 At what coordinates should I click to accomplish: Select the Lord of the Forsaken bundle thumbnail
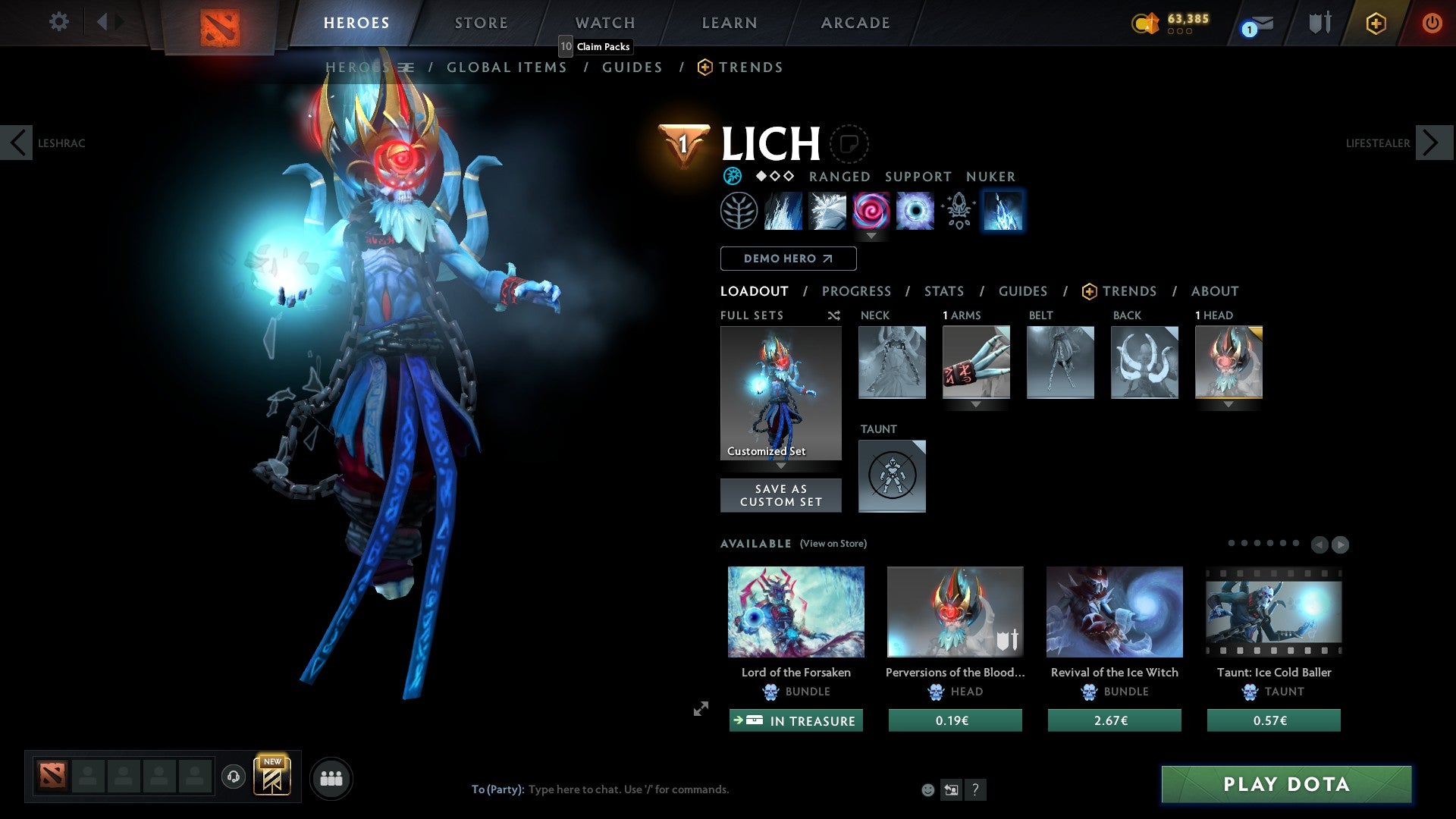795,612
